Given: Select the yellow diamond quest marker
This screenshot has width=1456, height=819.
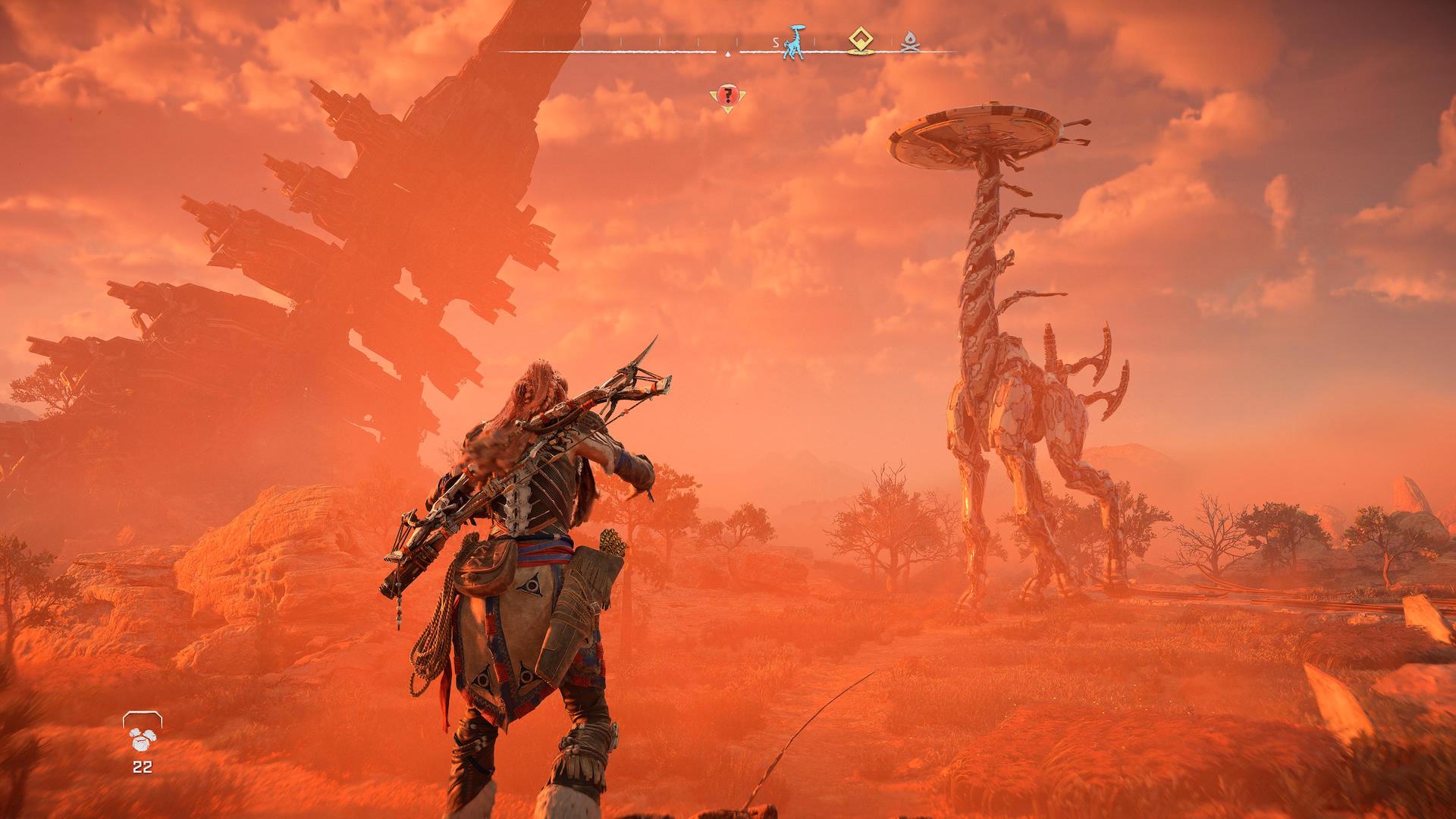Looking at the screenshot, I should pyautogui.click(x=858, y=41).
